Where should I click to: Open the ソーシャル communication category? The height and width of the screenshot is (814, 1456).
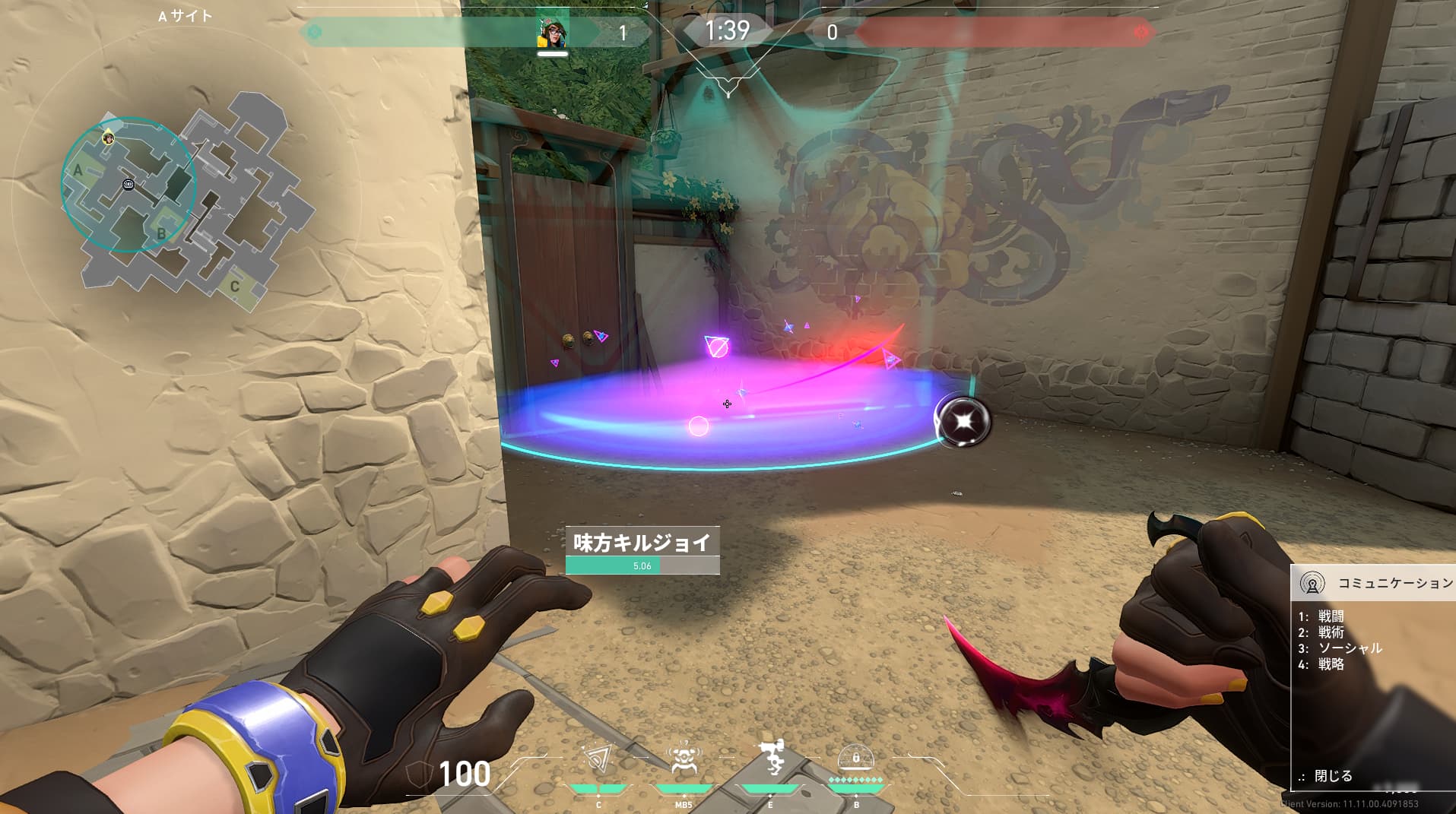pos(1350,648)
